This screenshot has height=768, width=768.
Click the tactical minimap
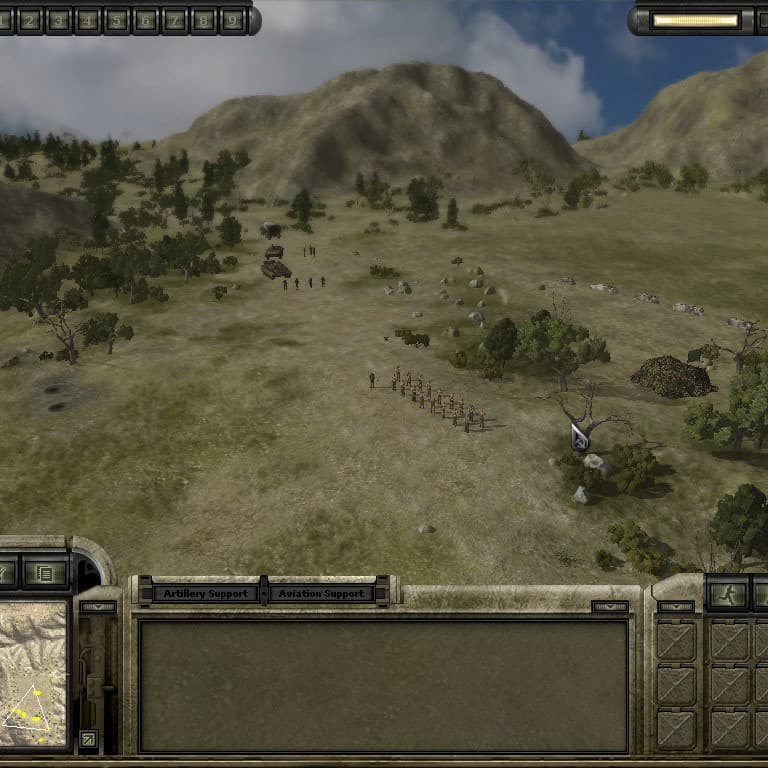32,674
